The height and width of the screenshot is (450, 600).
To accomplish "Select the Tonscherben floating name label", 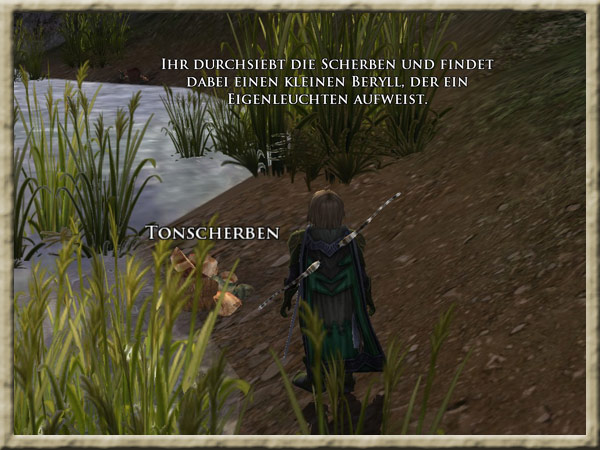I will click(x=212, y=233).
